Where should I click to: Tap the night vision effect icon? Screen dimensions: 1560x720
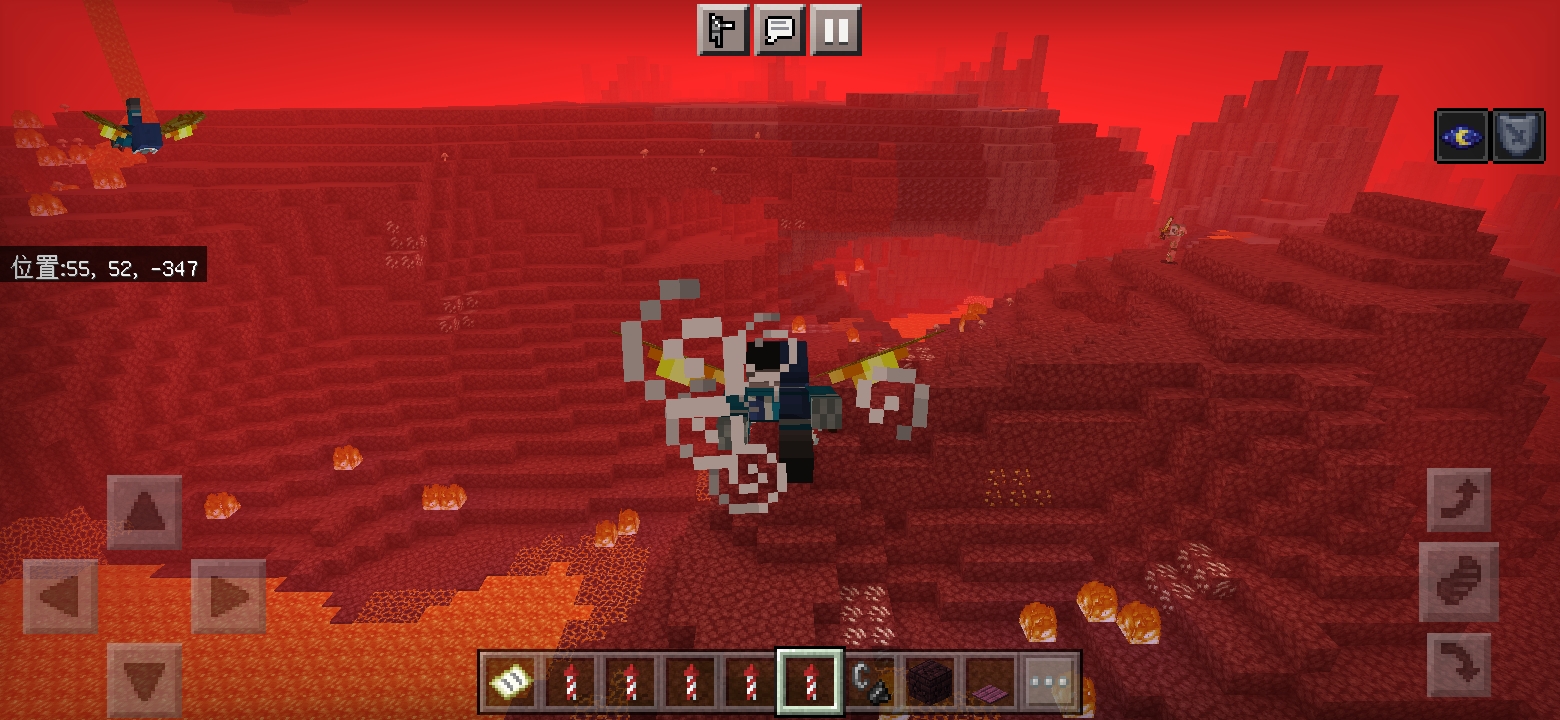(1461, 137)
